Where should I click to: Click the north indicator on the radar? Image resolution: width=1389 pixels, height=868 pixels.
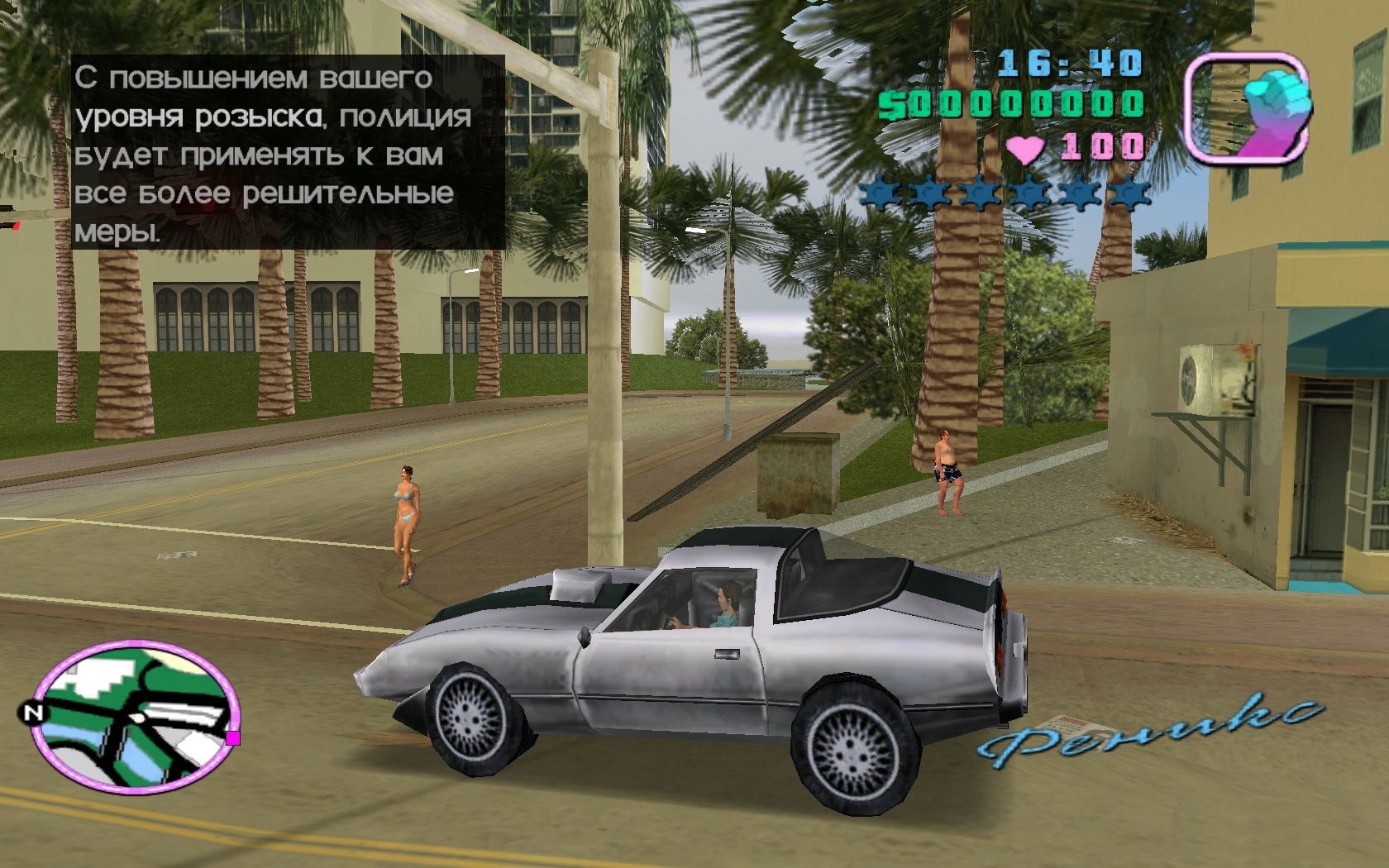(x=32, y=713)
